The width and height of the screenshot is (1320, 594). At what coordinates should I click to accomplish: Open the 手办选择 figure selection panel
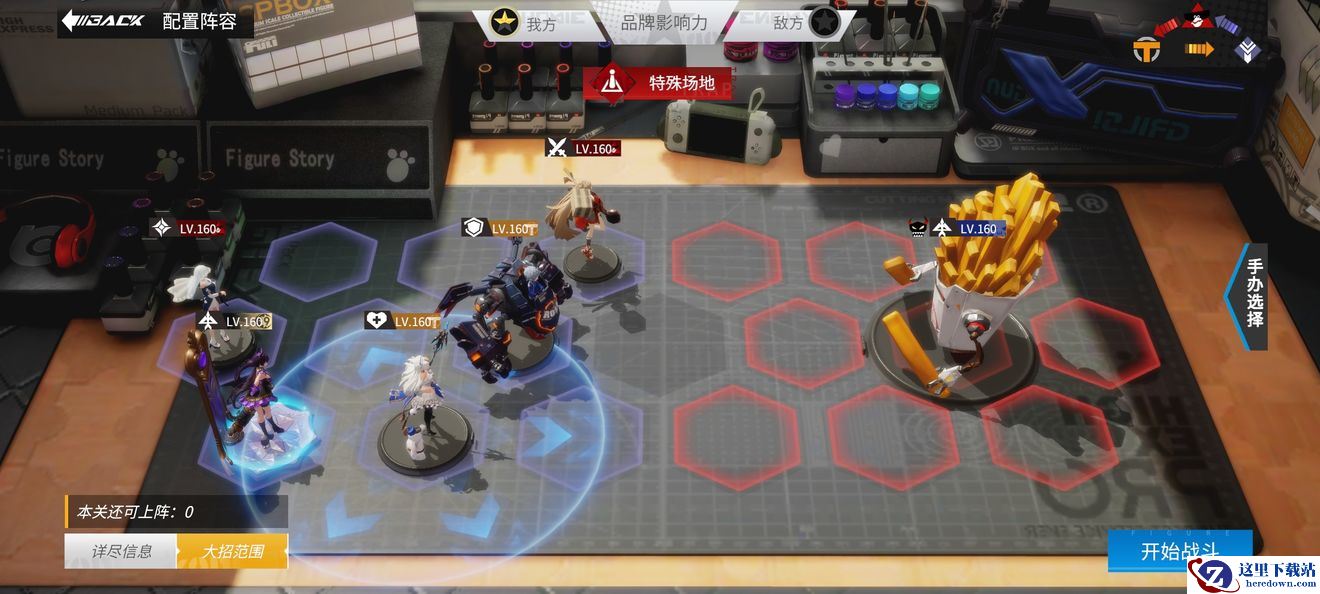pyautogui.click(x=1252, y=296)
